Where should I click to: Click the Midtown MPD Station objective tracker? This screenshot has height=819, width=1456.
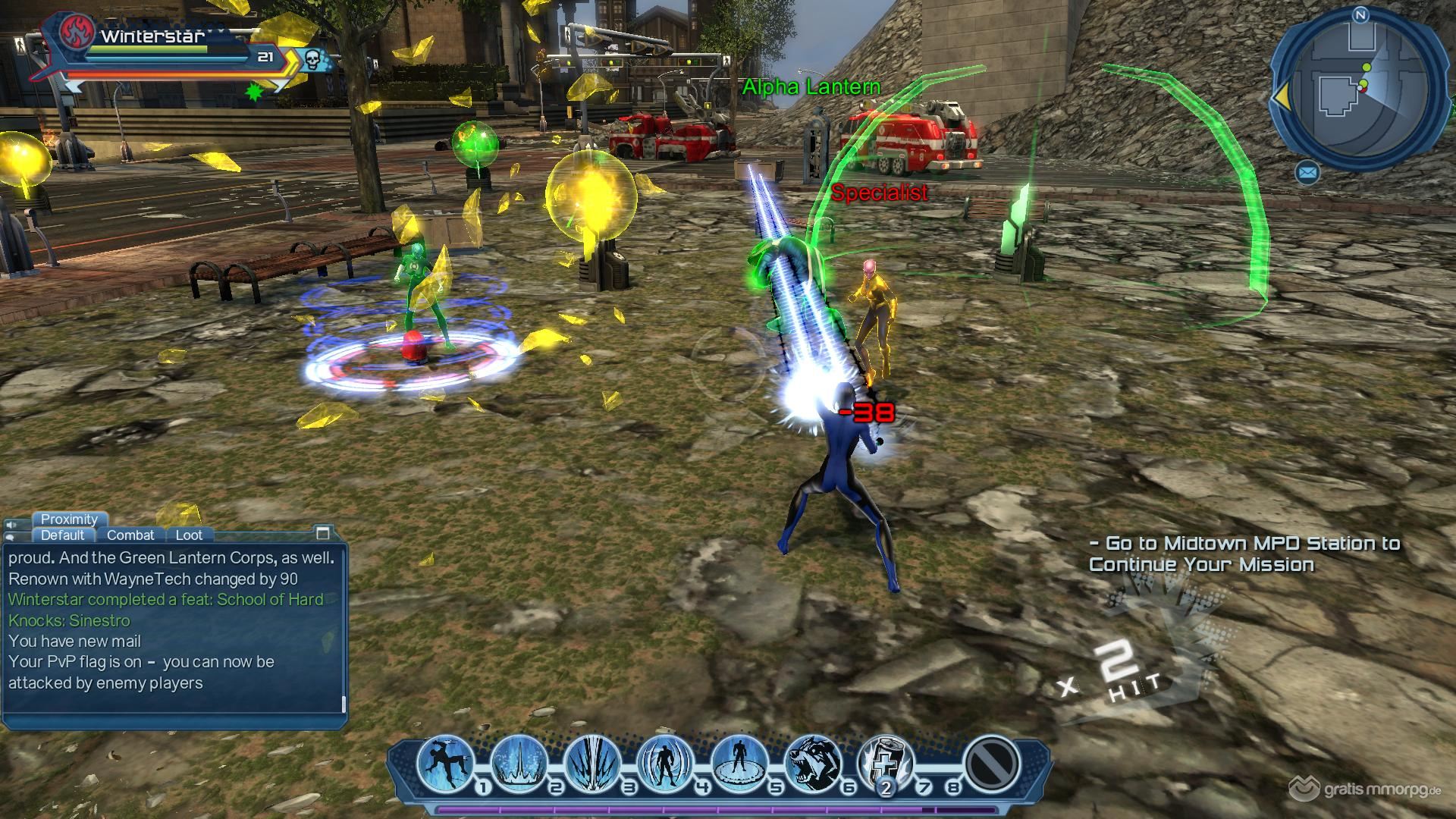[1244, 554]
